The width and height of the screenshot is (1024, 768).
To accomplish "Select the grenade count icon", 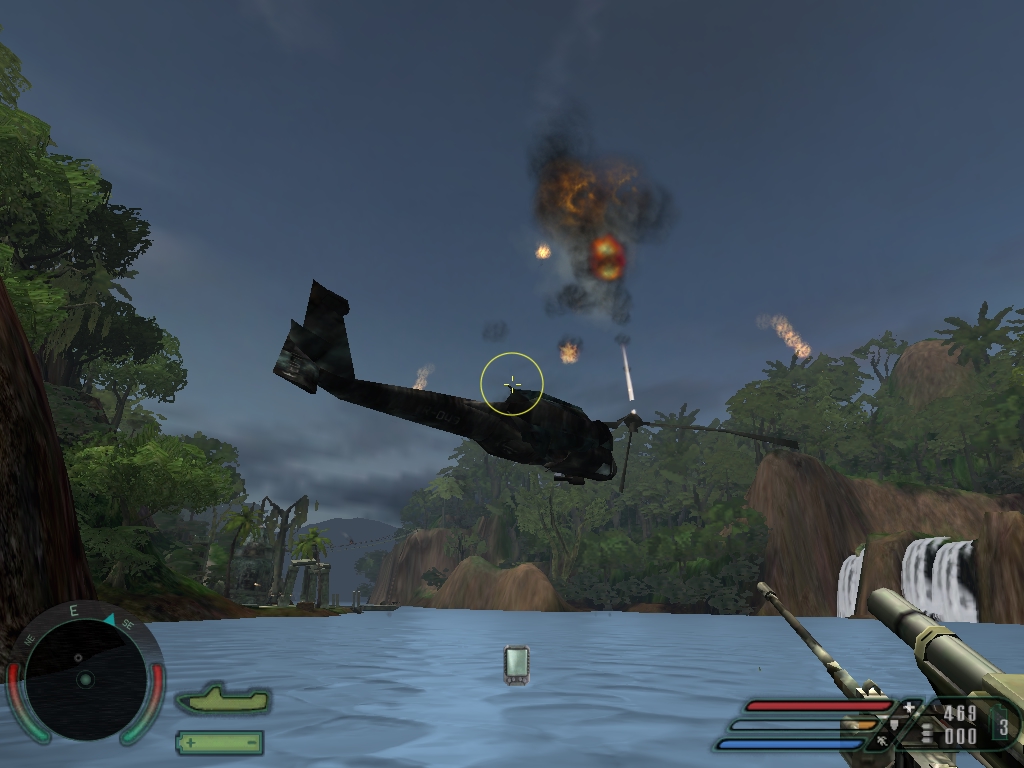I will click(x=1002, y=725).
